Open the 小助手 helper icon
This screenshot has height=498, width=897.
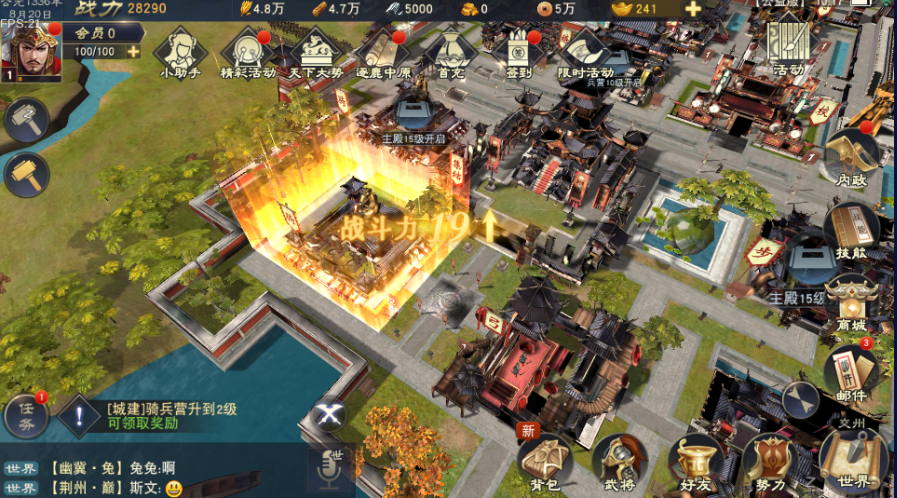pyautogui.click(x=182, y=49)
